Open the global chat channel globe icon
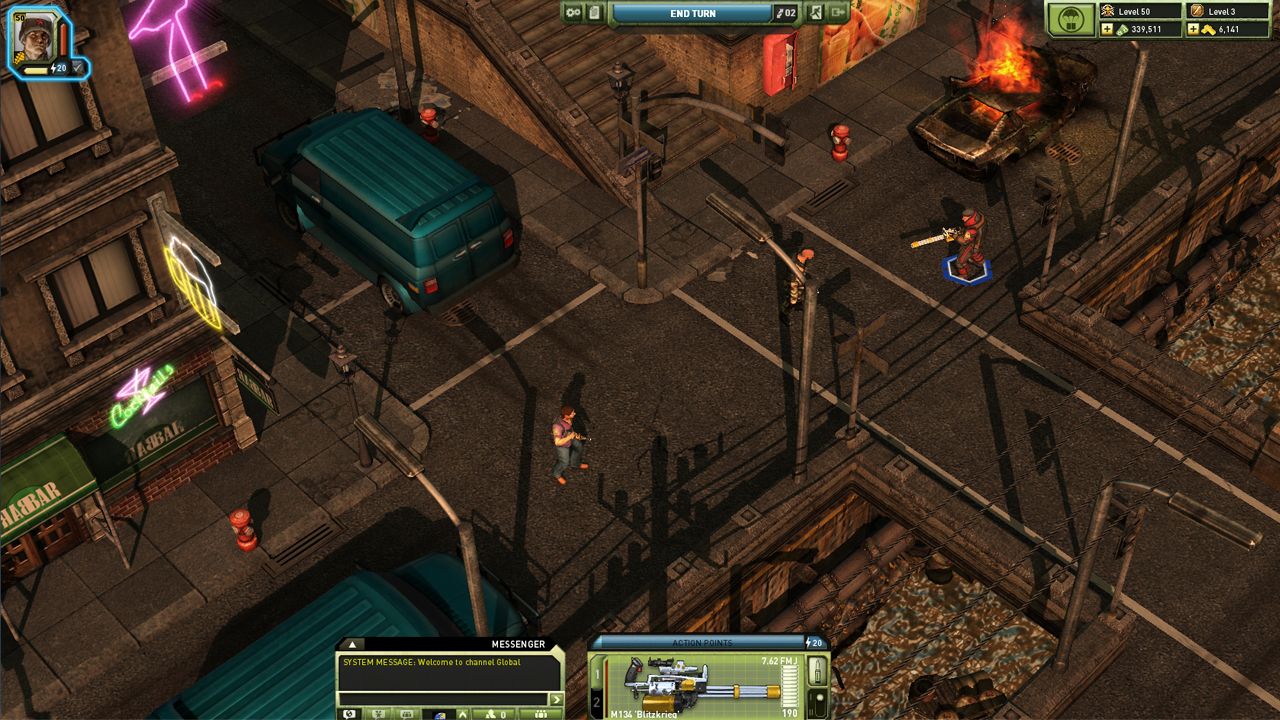 pyautogui.click(x=350, y=713)
